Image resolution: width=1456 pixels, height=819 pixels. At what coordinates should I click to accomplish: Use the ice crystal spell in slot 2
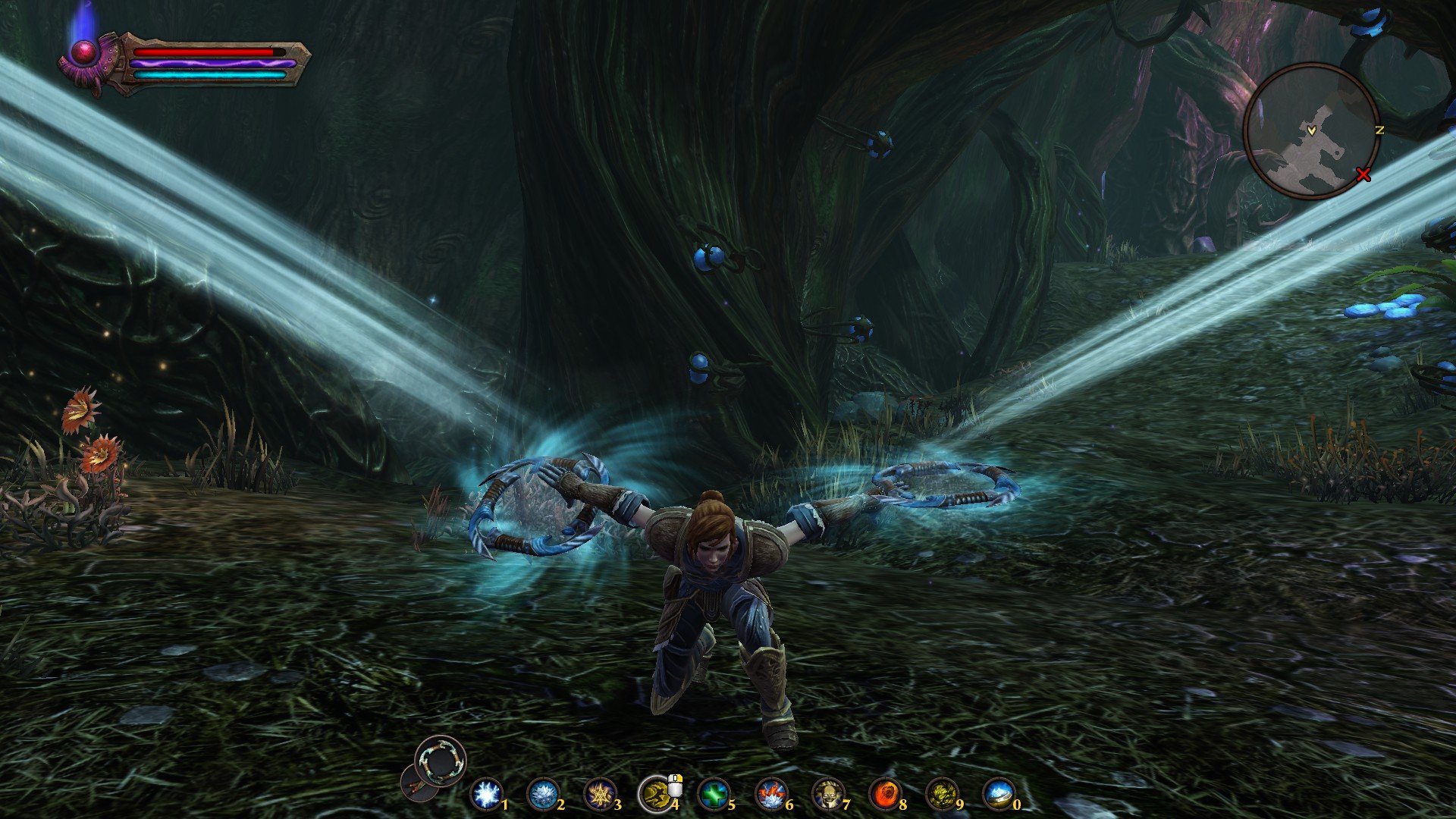coord(542,795)
